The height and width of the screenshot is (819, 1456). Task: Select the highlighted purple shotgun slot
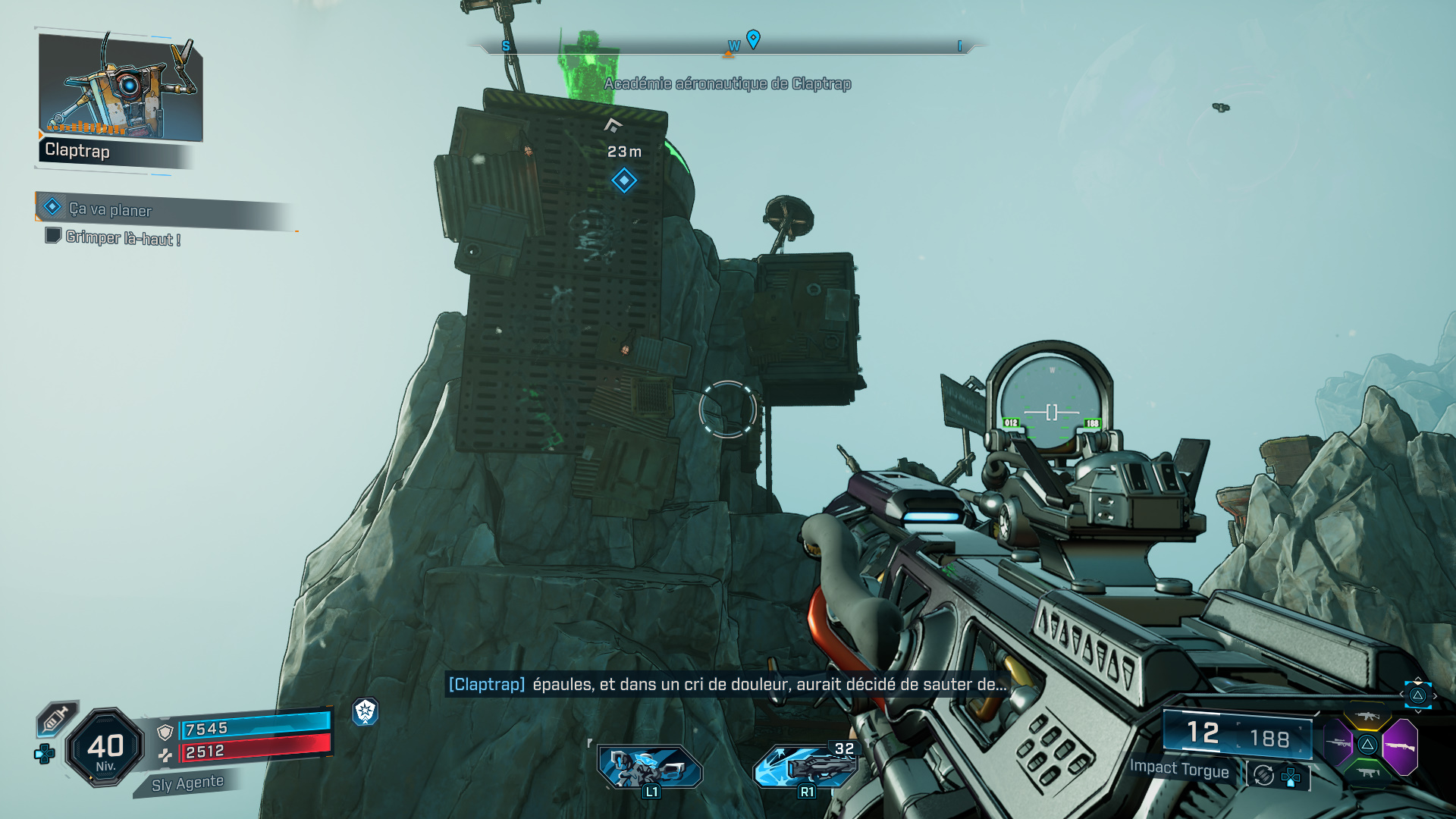pos(1400,746)
